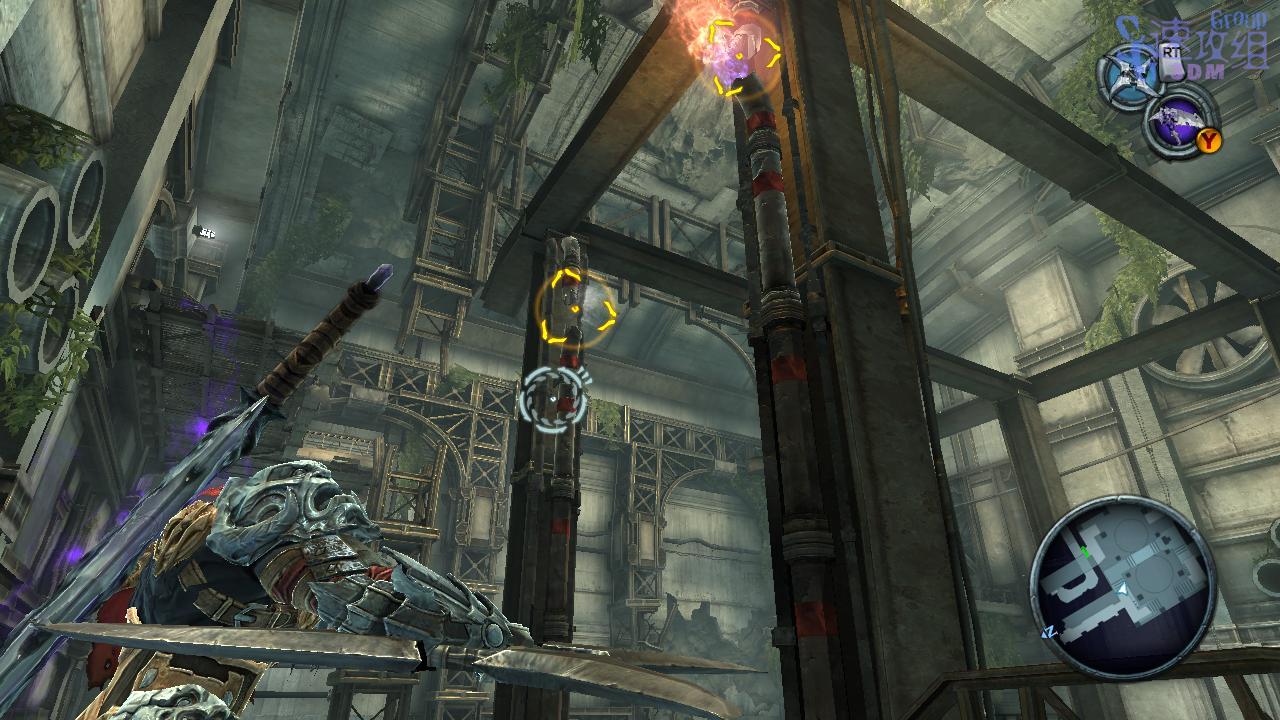Click the circular minimap

pos(1122,588)
